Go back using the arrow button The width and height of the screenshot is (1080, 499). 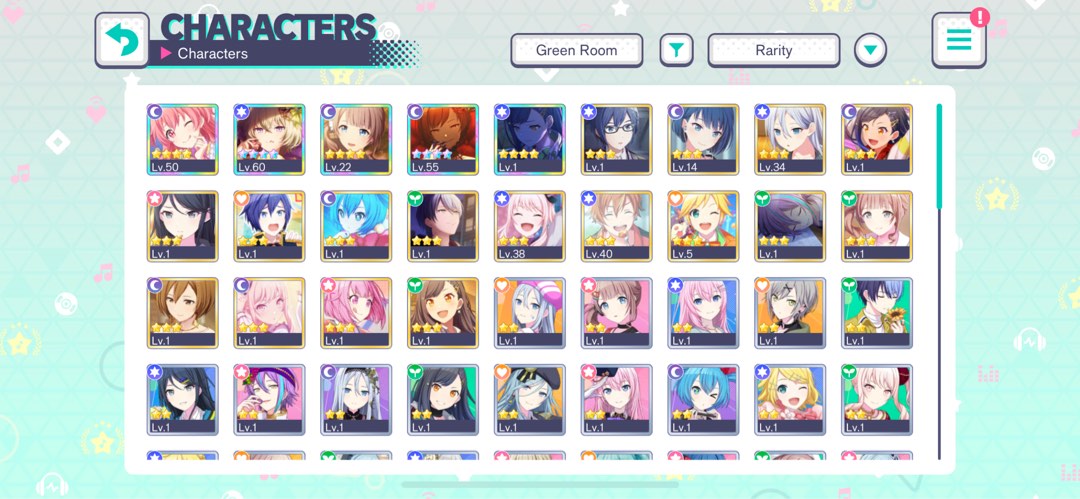click(122, 41)
